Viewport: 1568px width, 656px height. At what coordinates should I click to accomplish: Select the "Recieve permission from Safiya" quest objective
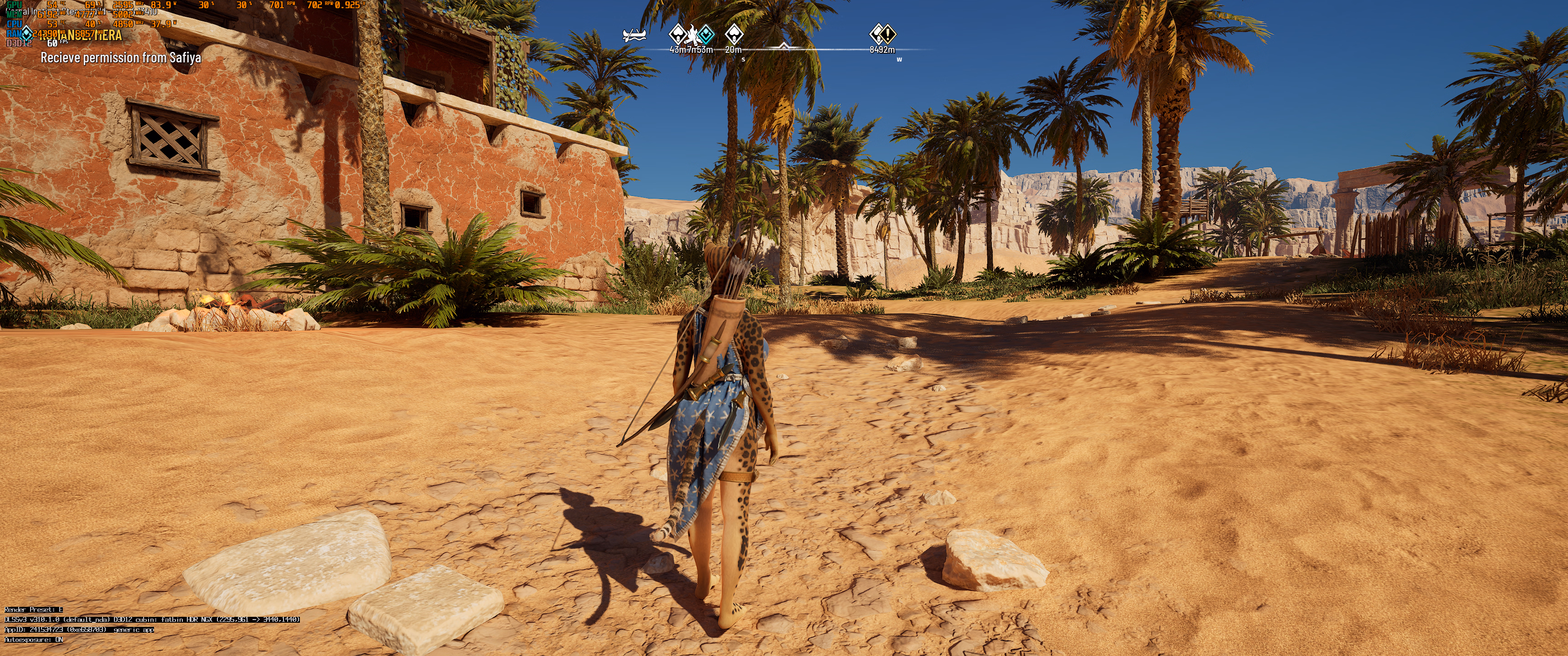[x=120, y=58]
